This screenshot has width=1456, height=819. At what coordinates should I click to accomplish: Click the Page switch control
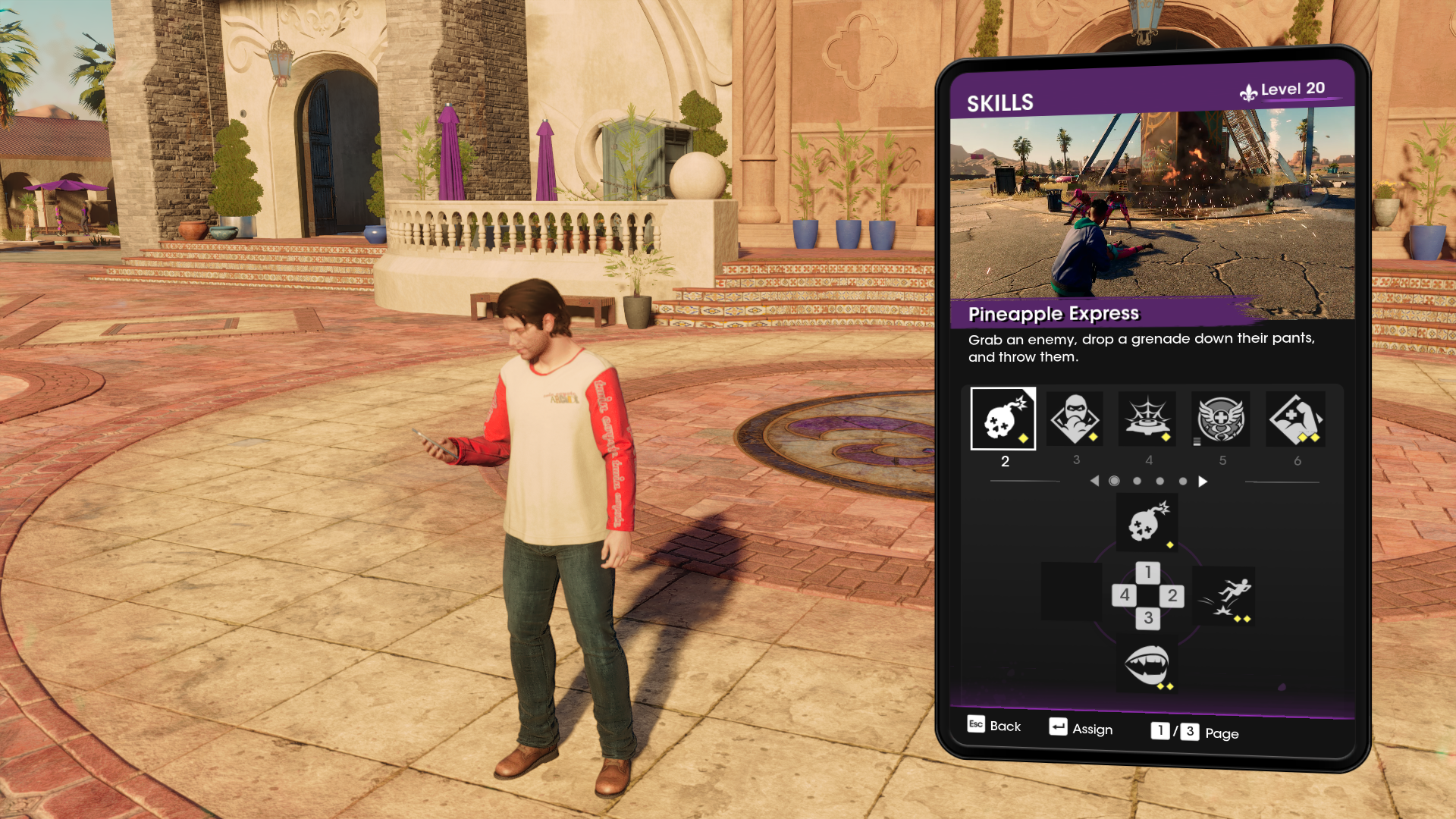[1194, 732]
